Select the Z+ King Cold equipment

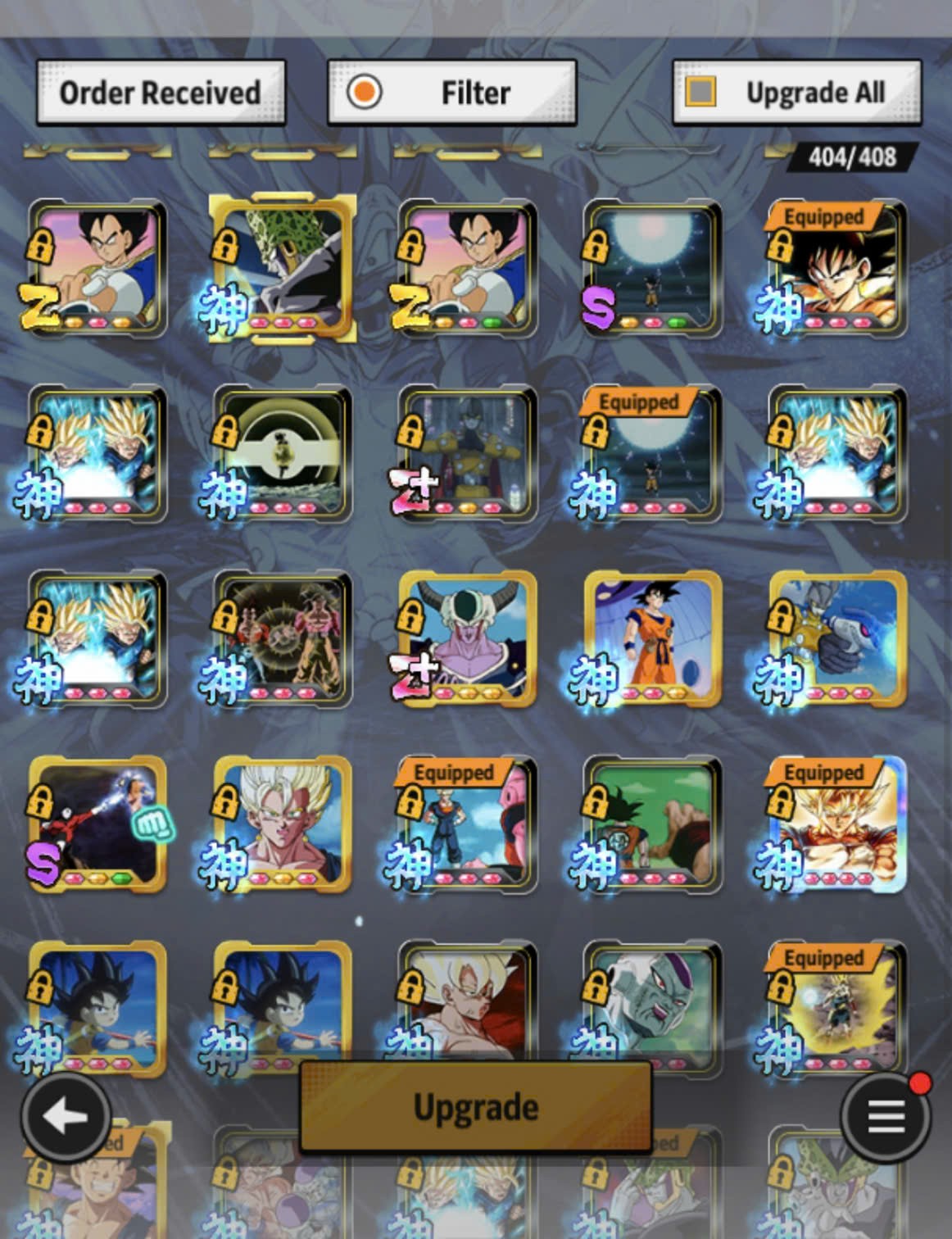point(467,639)
